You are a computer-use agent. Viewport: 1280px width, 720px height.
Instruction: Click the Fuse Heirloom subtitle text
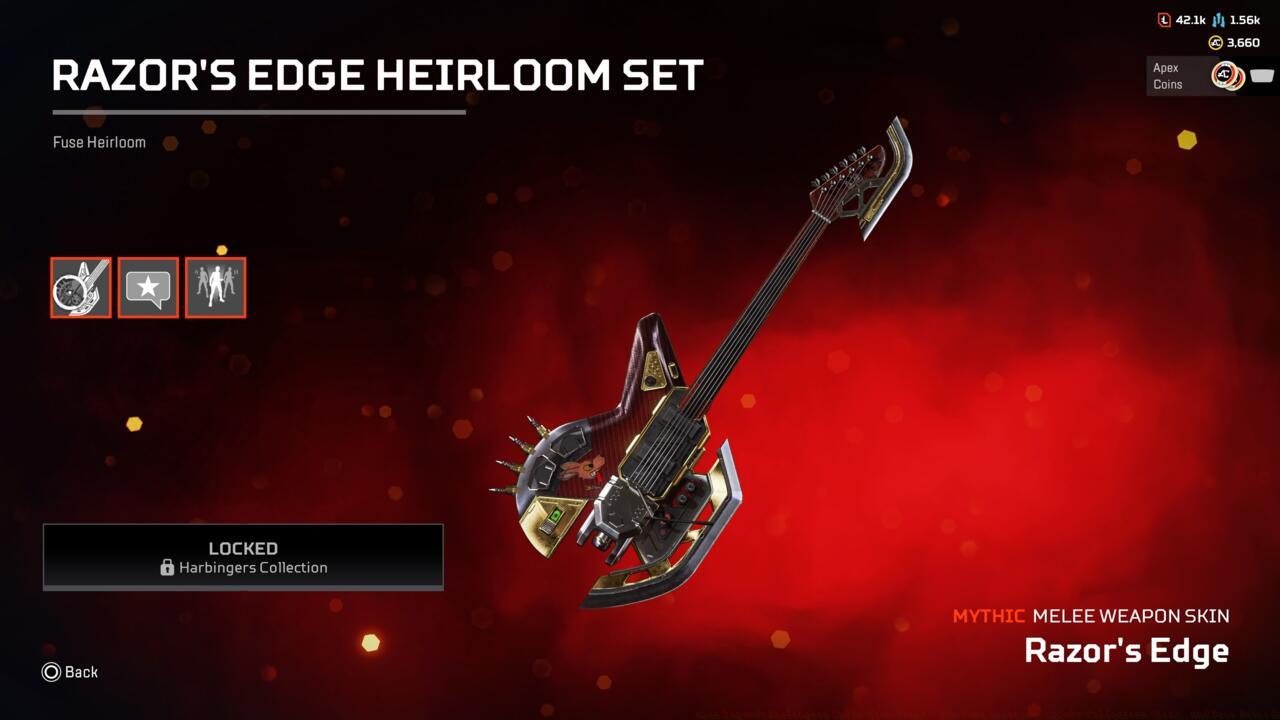pos(98,142)
